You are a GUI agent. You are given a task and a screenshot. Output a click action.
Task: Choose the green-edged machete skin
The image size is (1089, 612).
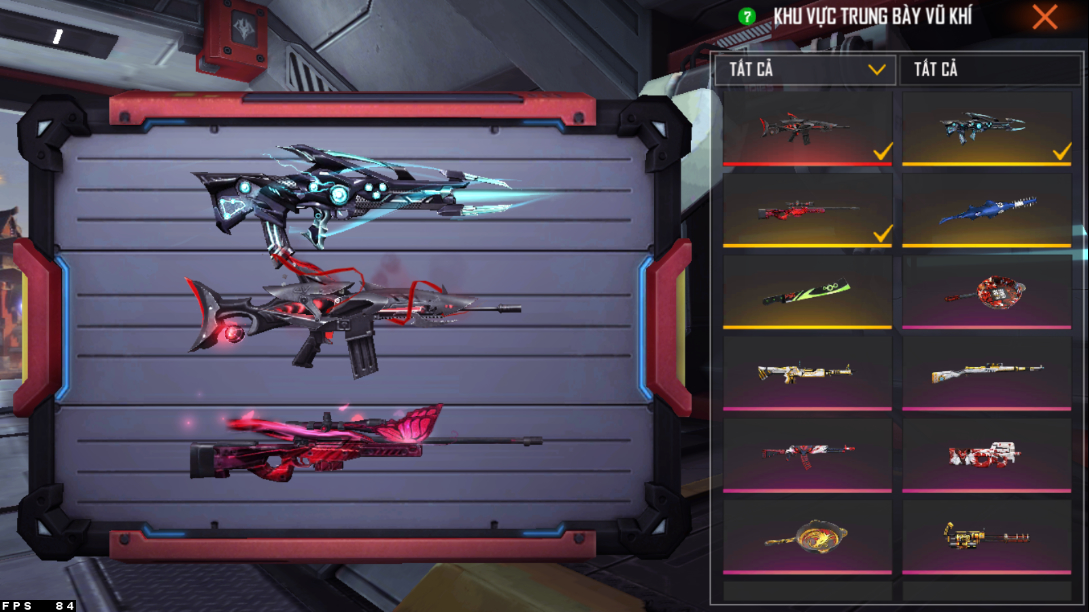[806, 292]
